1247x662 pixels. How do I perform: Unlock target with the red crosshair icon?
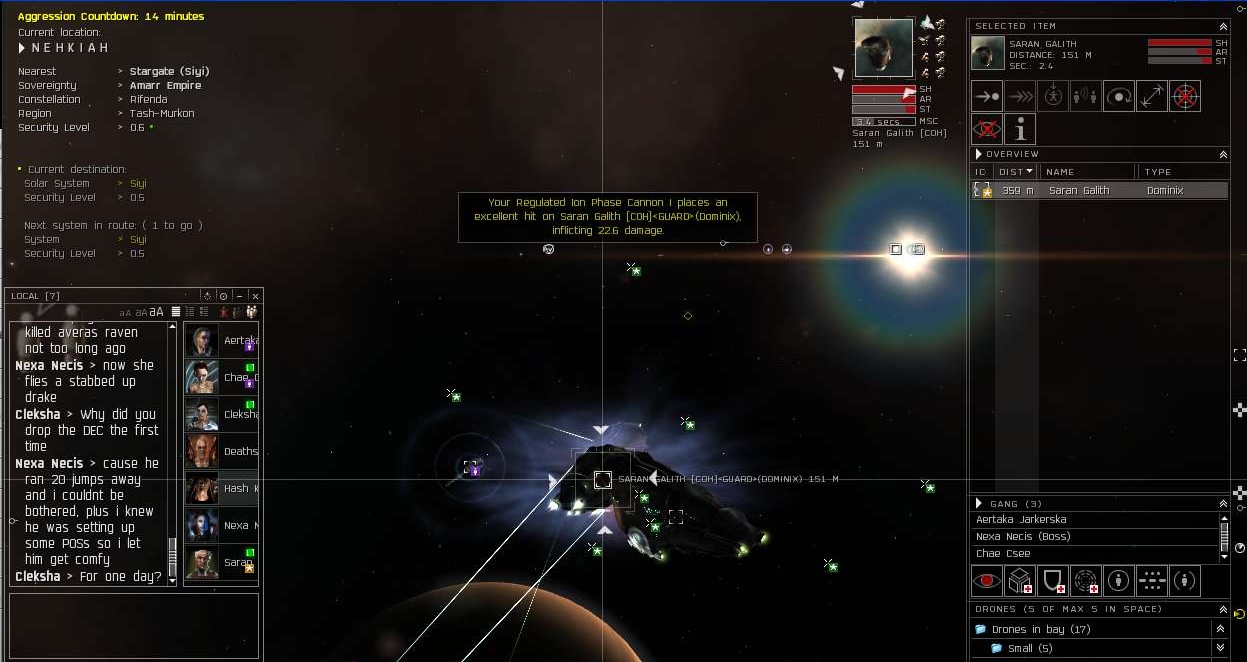point(1185,96)
